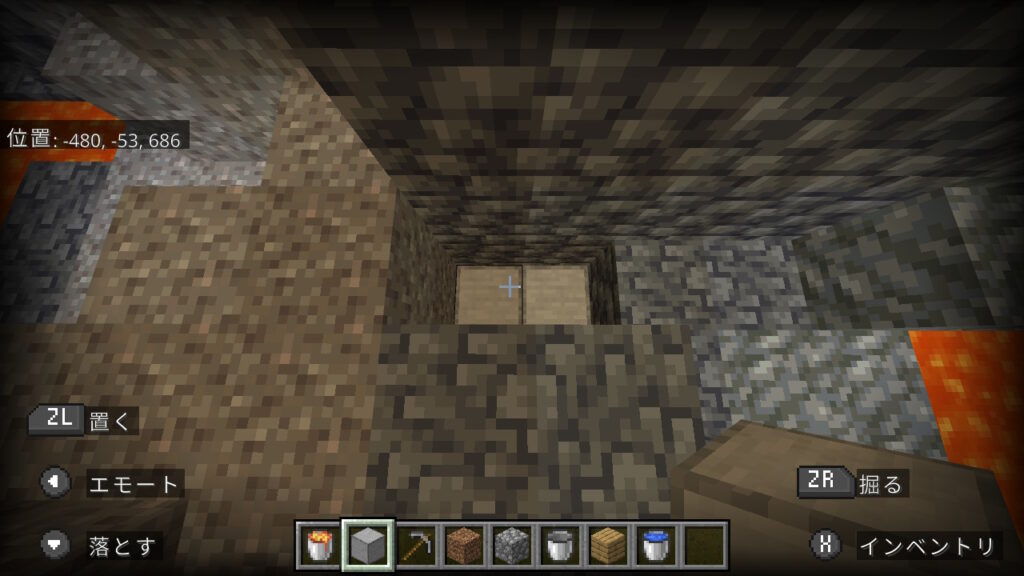Pick the cobblestone block slot
The height and width of the screenshot is (576, 1024).
coord(511,545)
